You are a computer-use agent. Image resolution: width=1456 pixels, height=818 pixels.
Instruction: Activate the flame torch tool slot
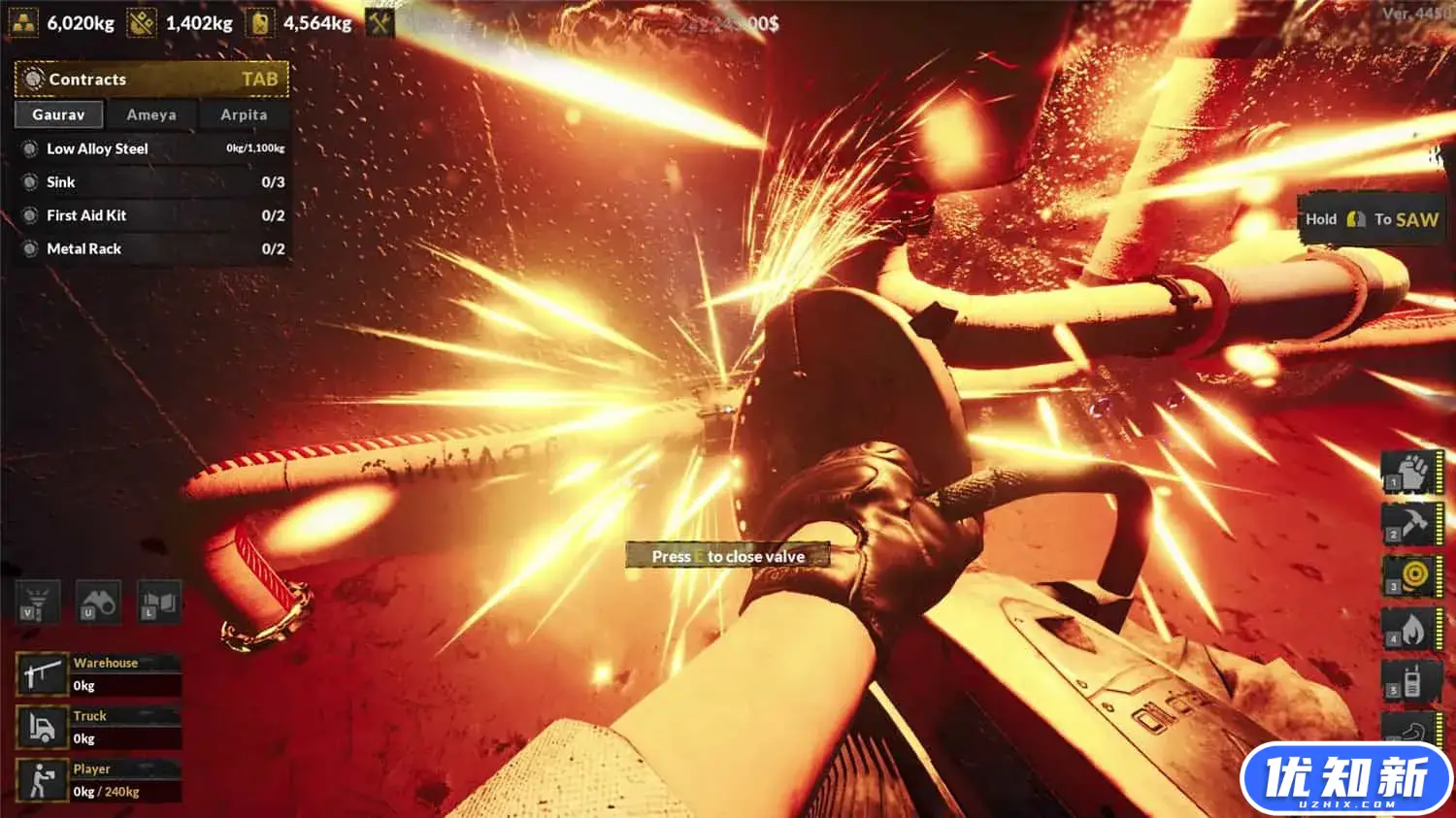pos(1412,629)
